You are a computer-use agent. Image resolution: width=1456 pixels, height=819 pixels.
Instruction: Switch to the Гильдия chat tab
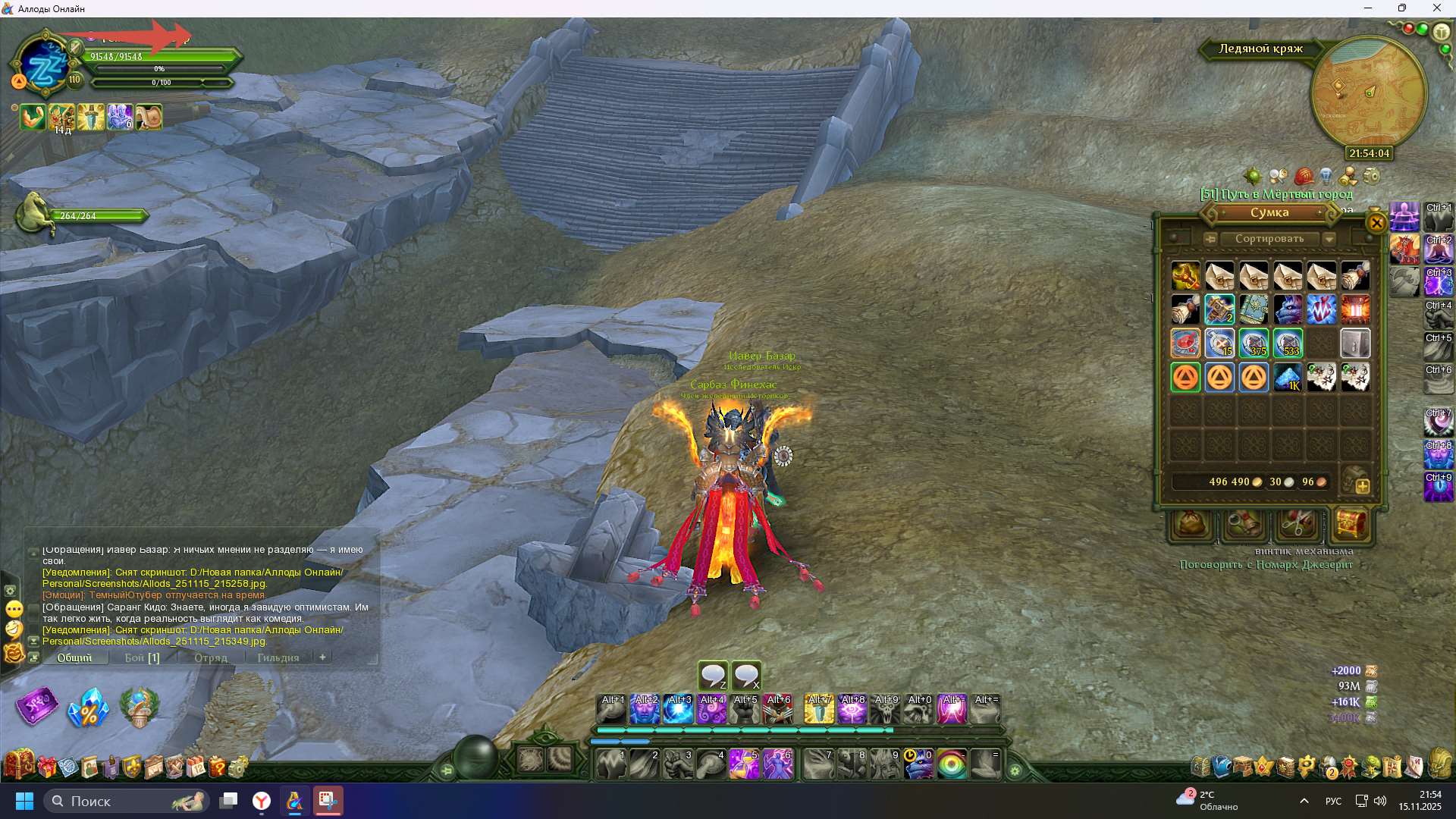click(278, 657)
